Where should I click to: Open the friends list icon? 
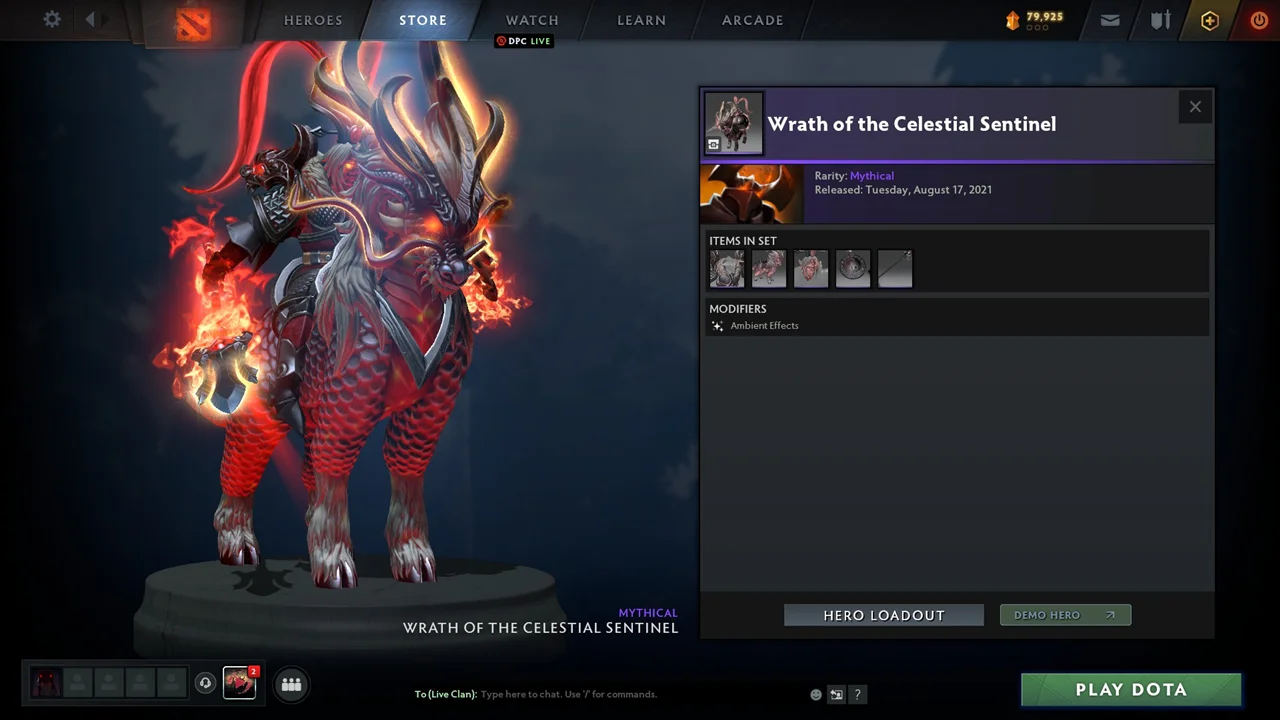[x=291, y=684]
